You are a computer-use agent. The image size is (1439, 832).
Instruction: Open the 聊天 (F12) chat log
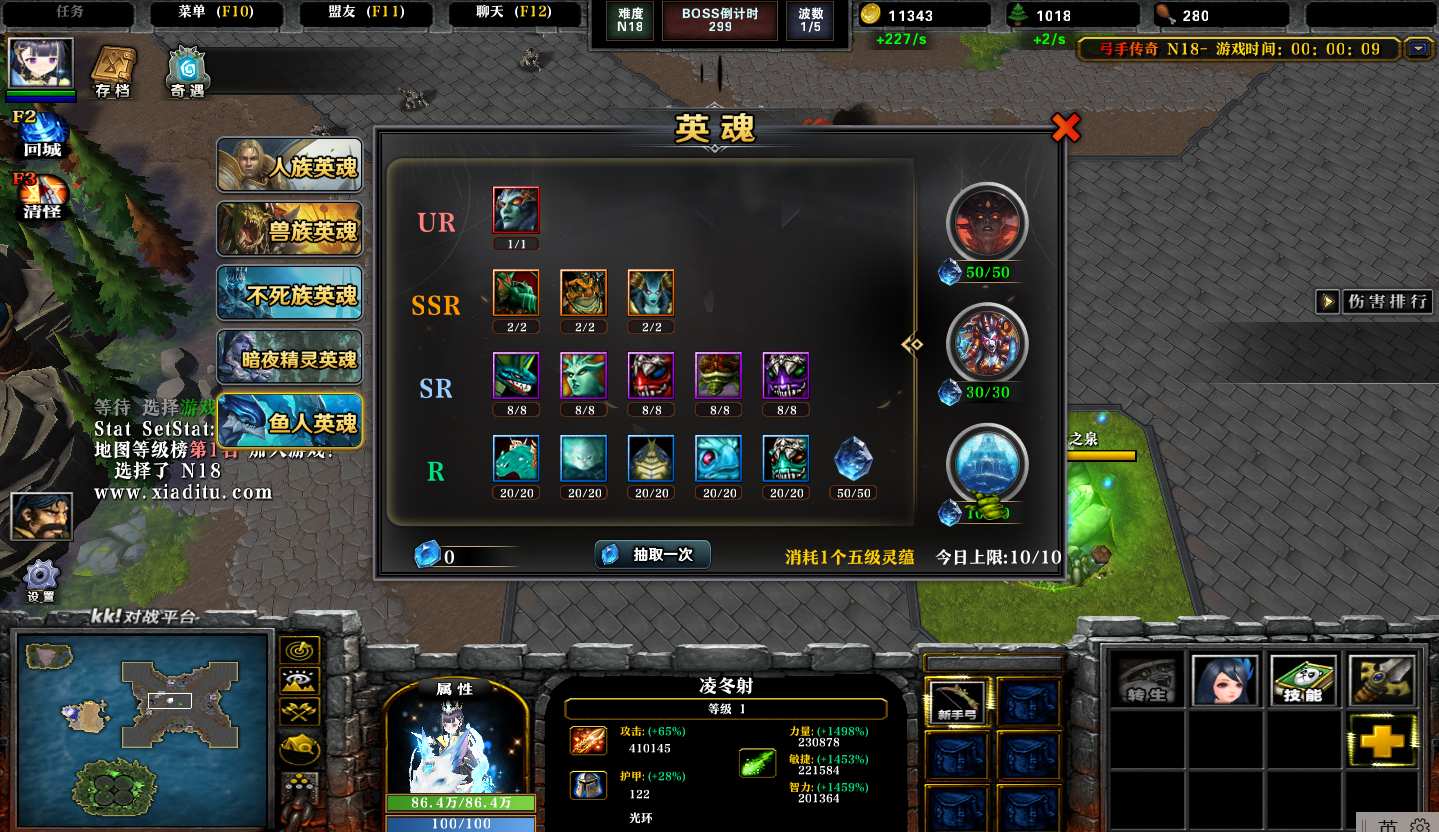(x=514, y=13)
